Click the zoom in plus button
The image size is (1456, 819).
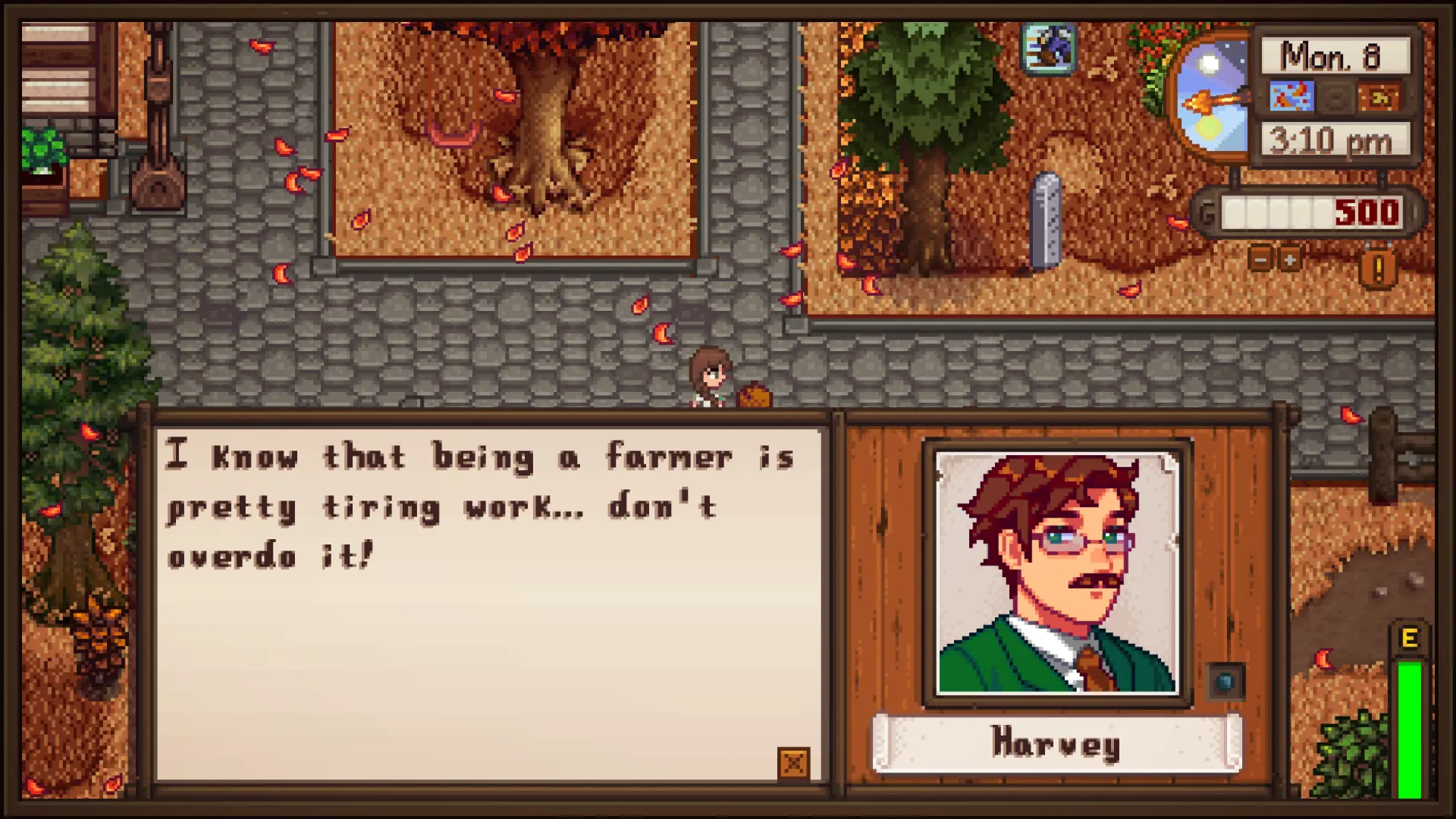[x=1289, y=259]
